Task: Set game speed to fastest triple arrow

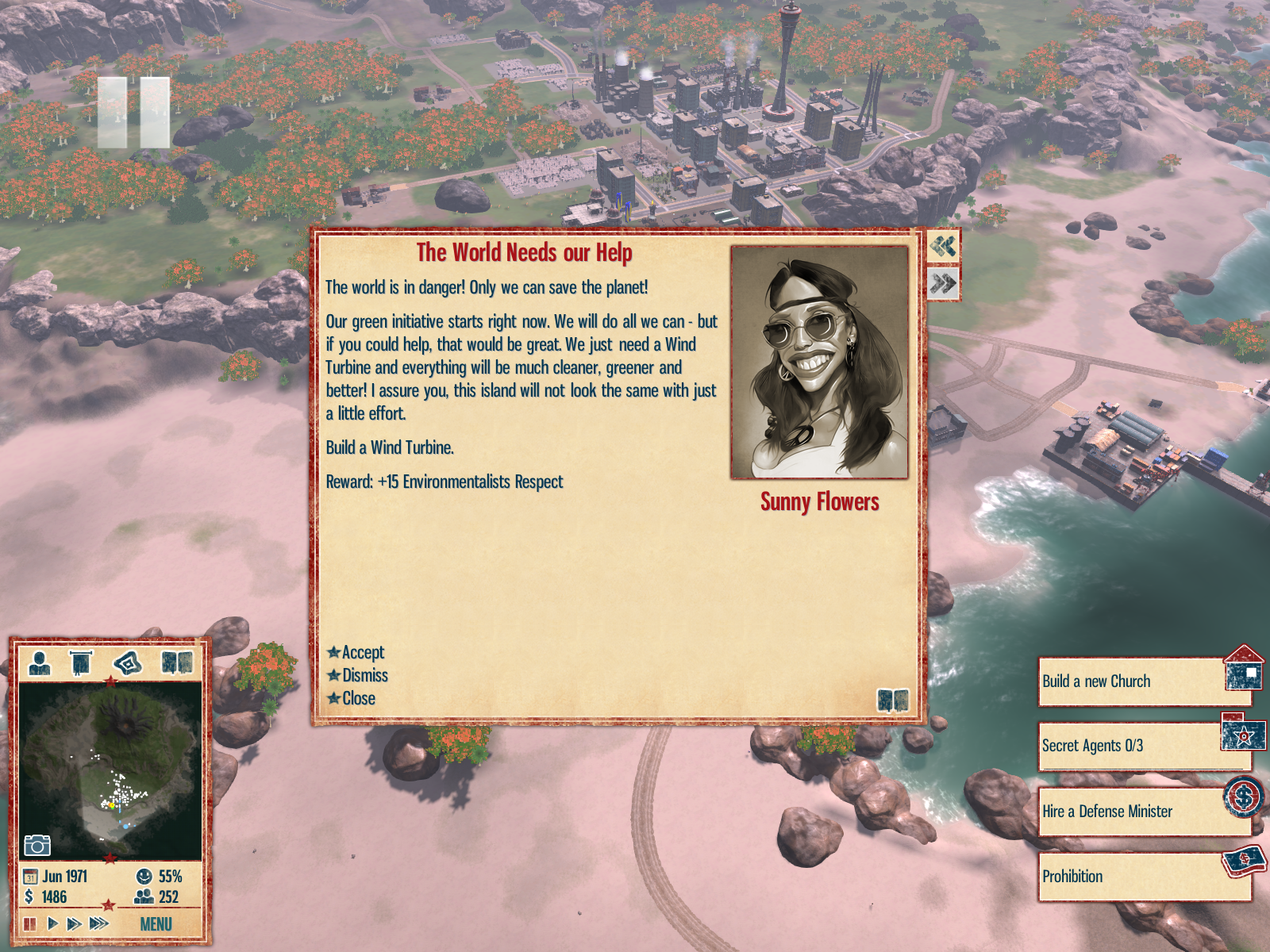Action: 99,923
